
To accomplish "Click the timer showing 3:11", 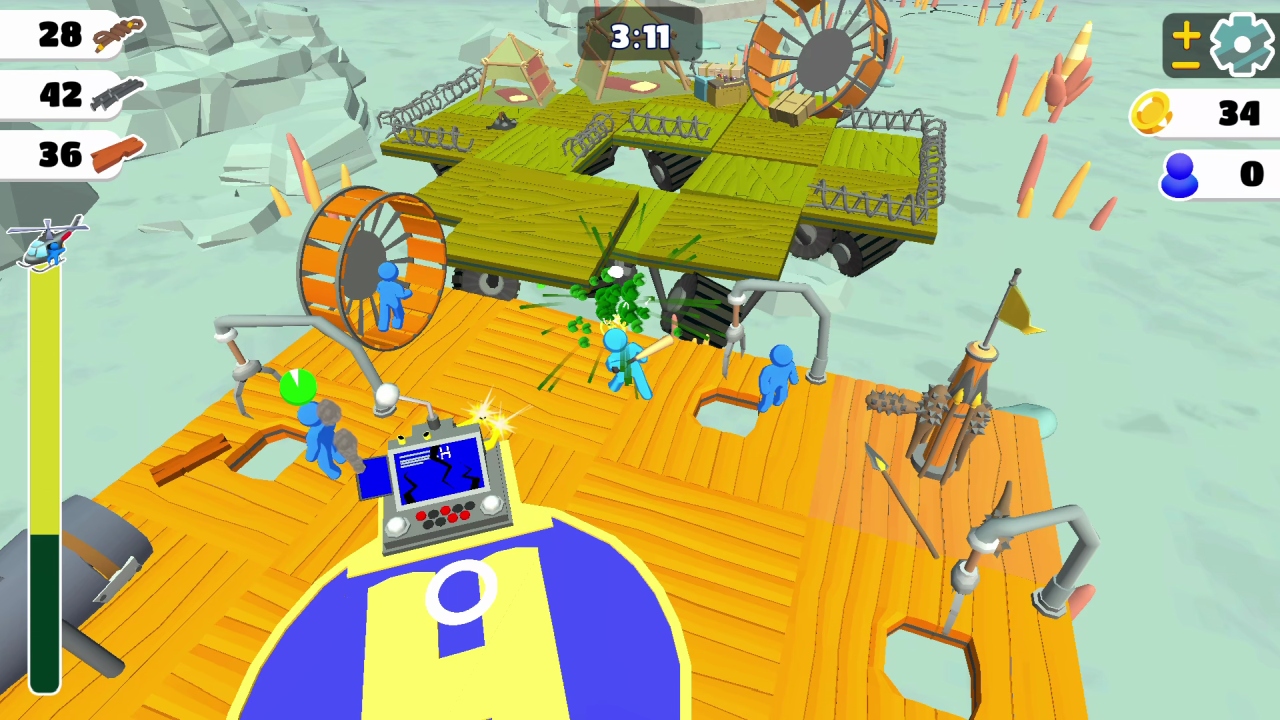I will 638,38.
